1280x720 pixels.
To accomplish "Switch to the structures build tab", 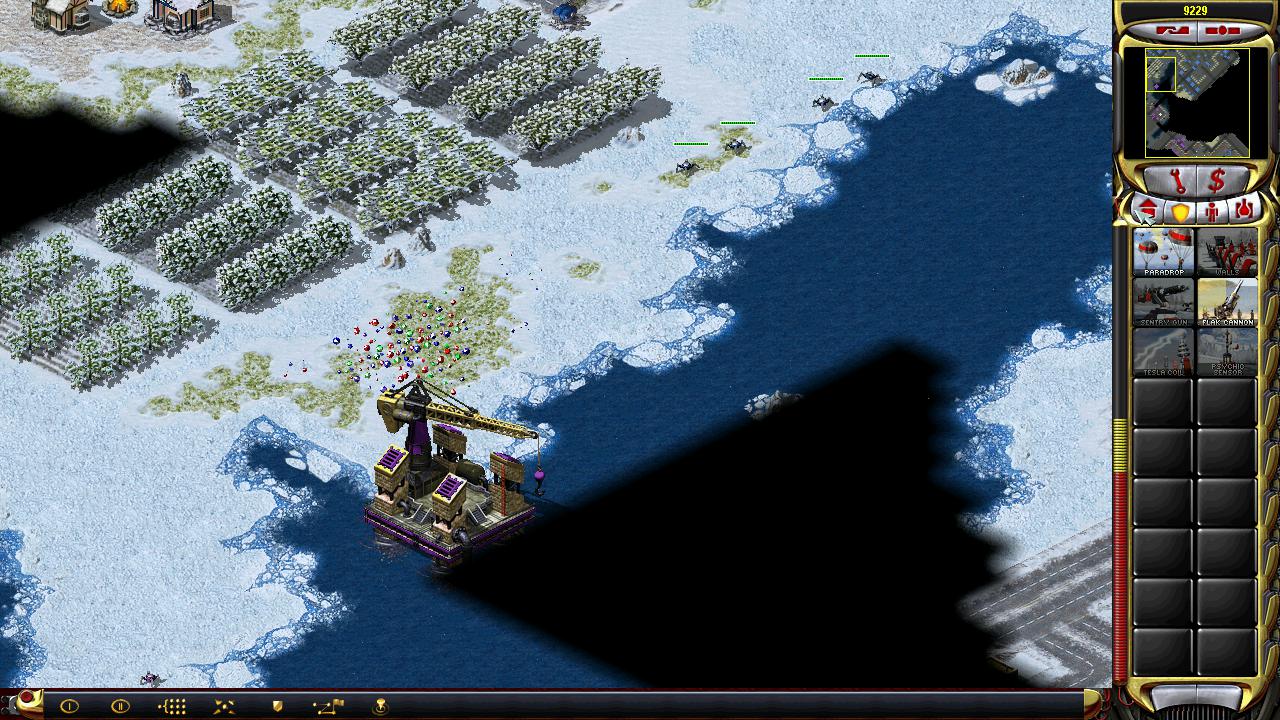I will [1148, 211].
